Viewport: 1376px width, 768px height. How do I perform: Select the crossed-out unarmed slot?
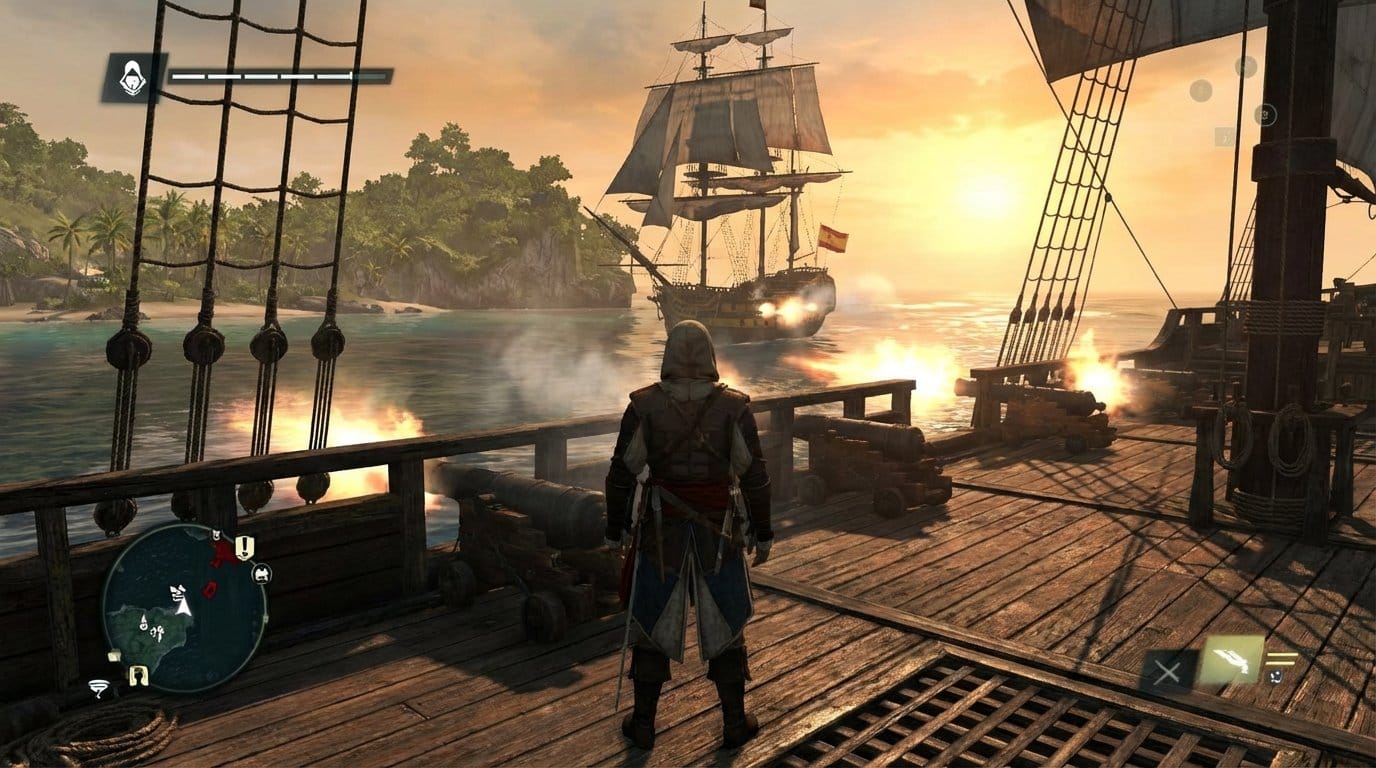pos(1166,672)
